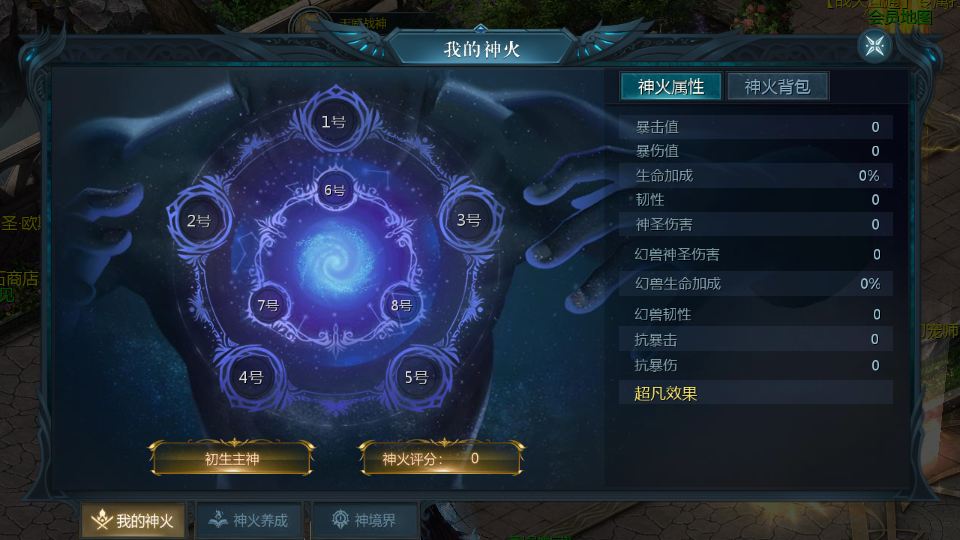
Task: Show the 超凡效果 details
Action: (x=666, y=393)
